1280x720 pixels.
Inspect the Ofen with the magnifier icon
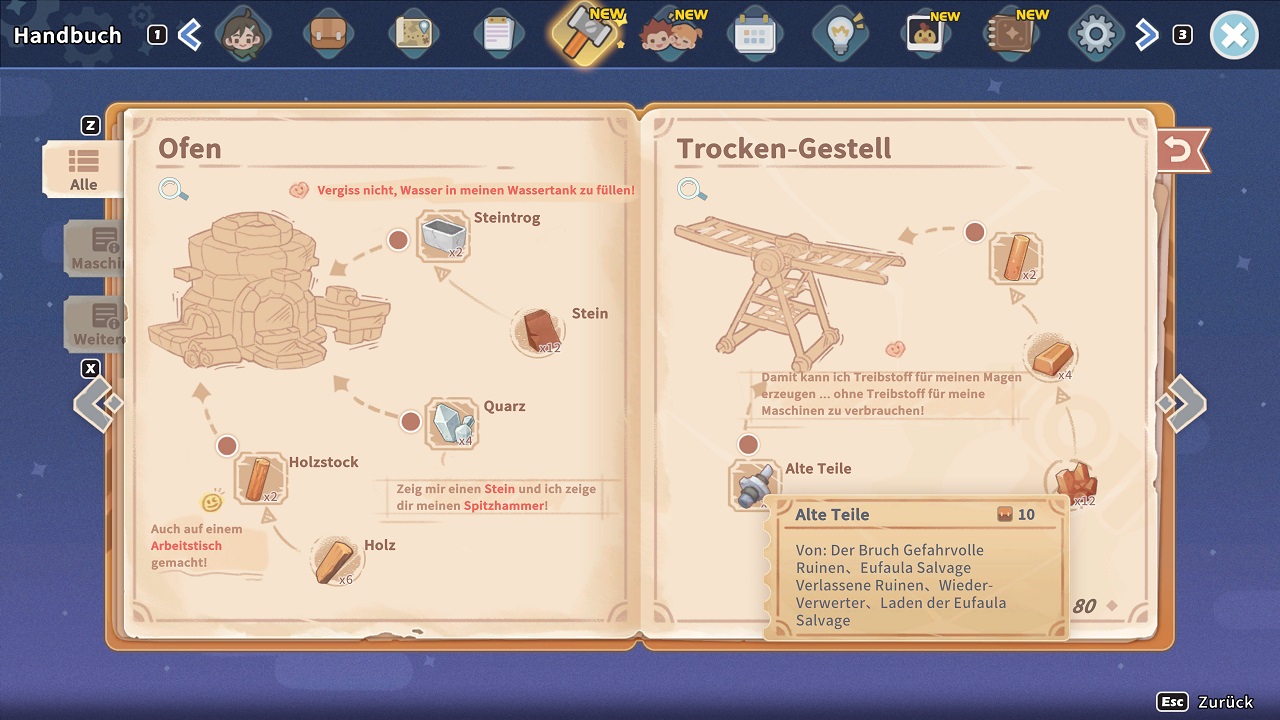click(173, 189)
